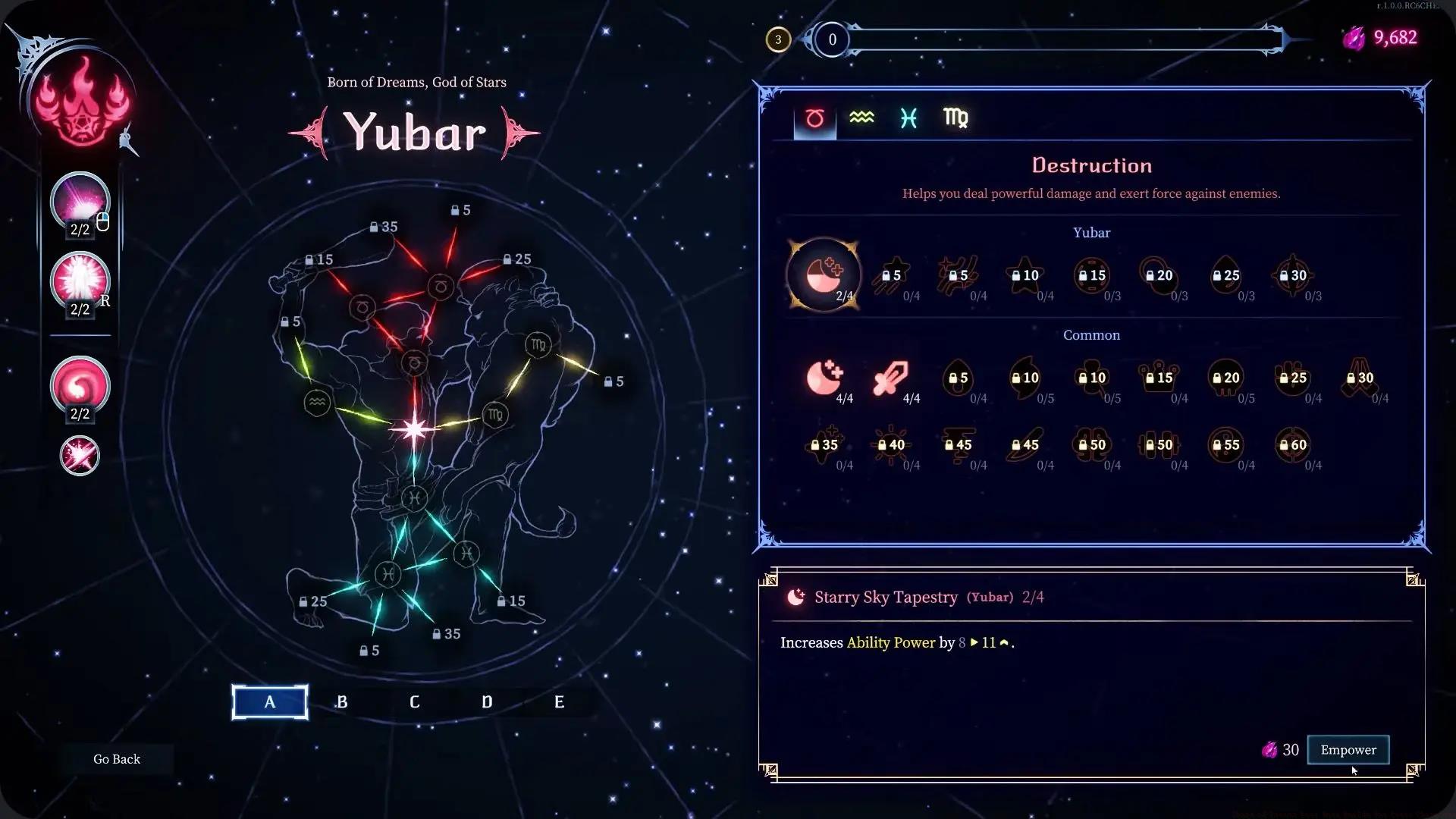Screen dimensions: 1456x819
Task: Switch to loadout preset B
Action: tap(342, 702)
